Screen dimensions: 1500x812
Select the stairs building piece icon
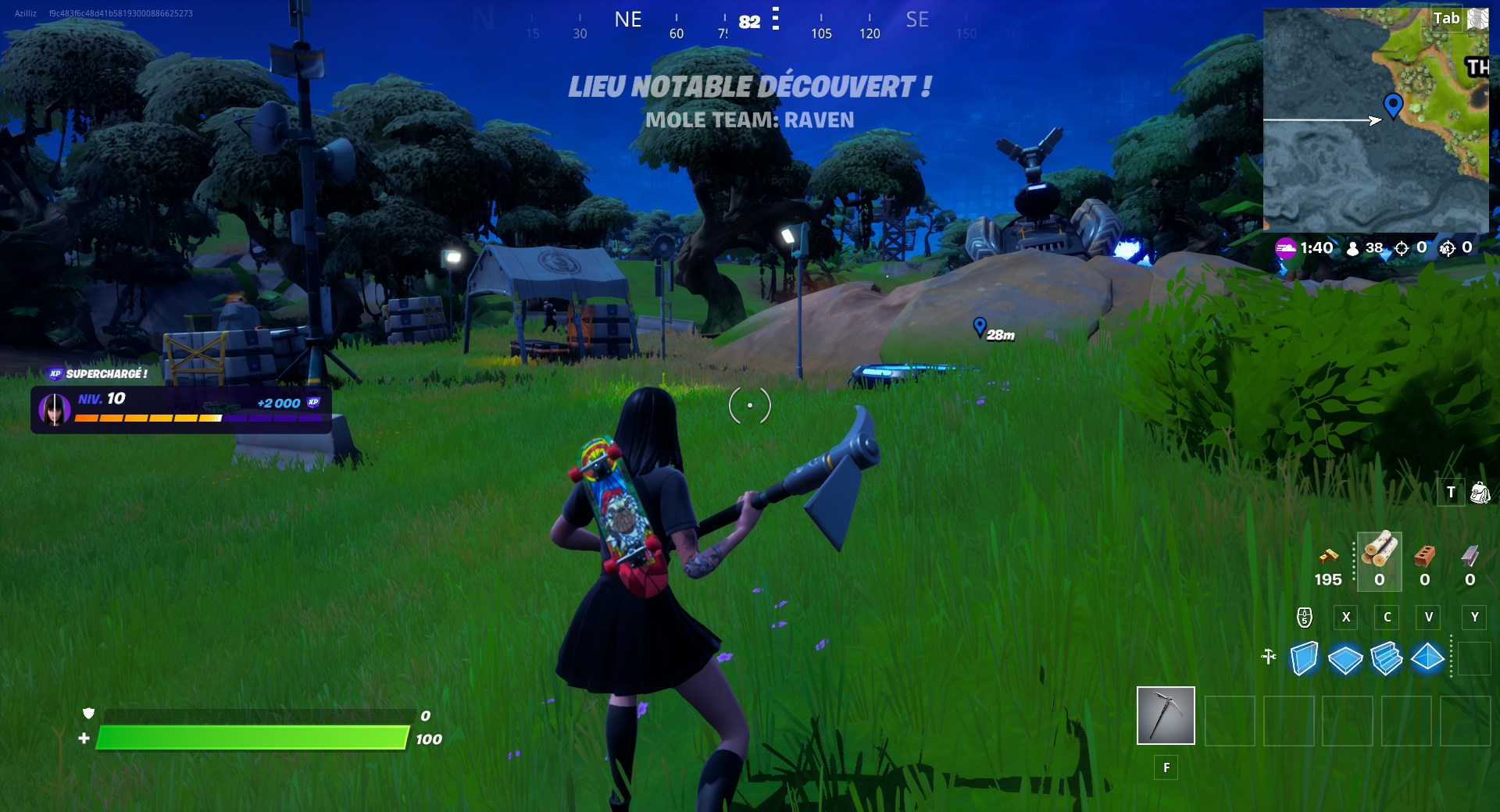1387,658
